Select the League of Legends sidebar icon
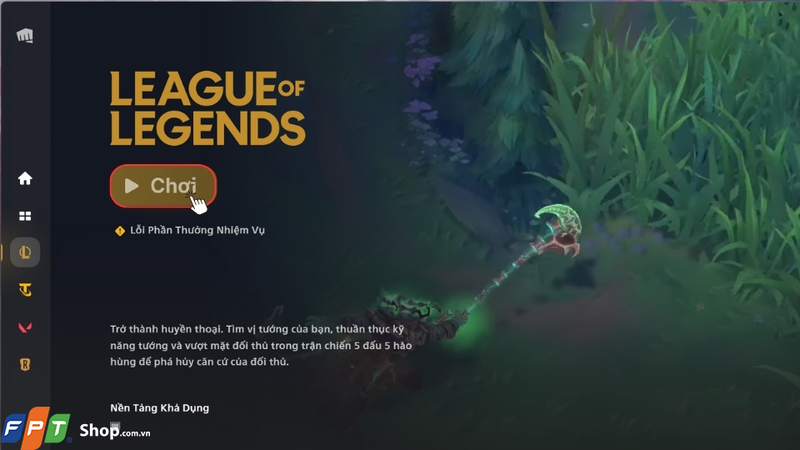 coord(25,253)
